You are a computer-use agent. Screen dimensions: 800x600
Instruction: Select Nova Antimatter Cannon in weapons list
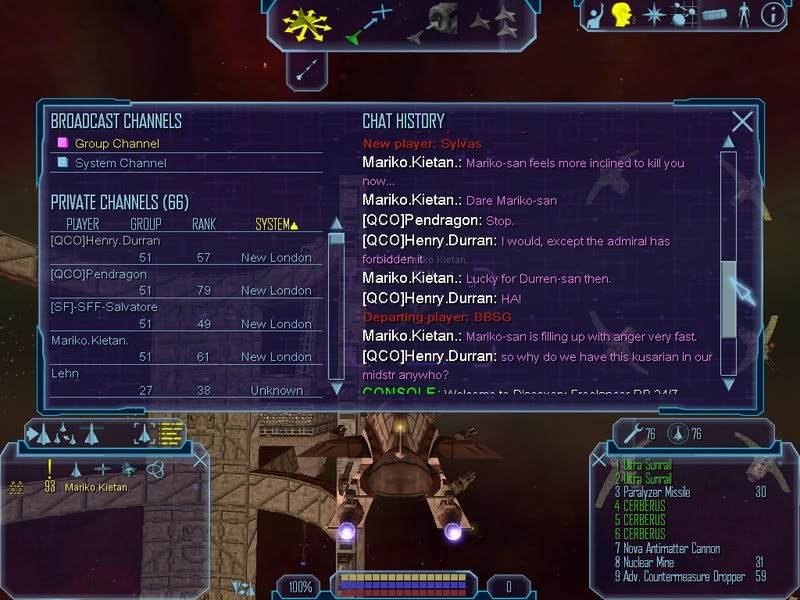pos(669,549)
